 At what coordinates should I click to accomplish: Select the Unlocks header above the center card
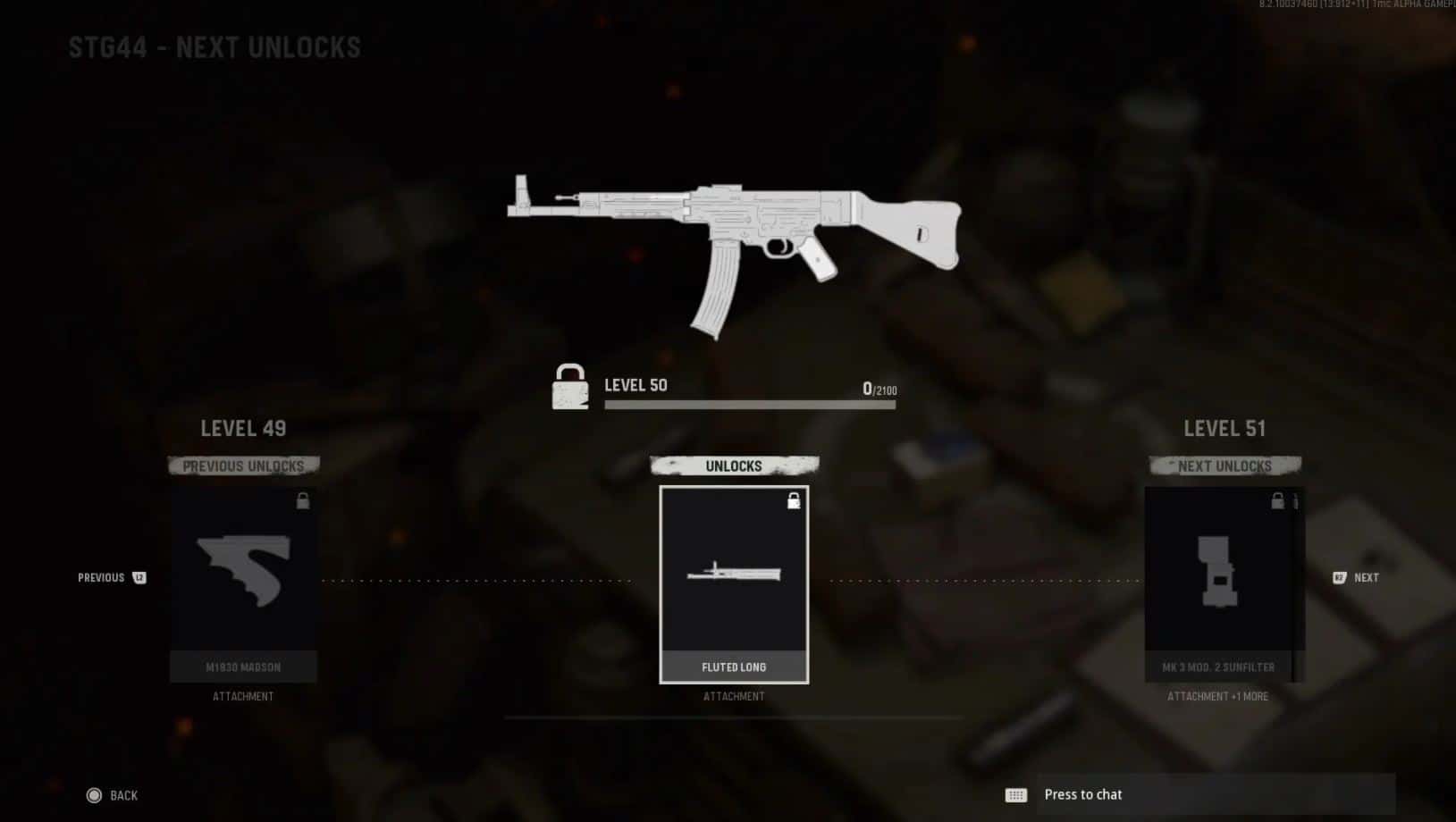pyautogui.click(x=734, y=466)
